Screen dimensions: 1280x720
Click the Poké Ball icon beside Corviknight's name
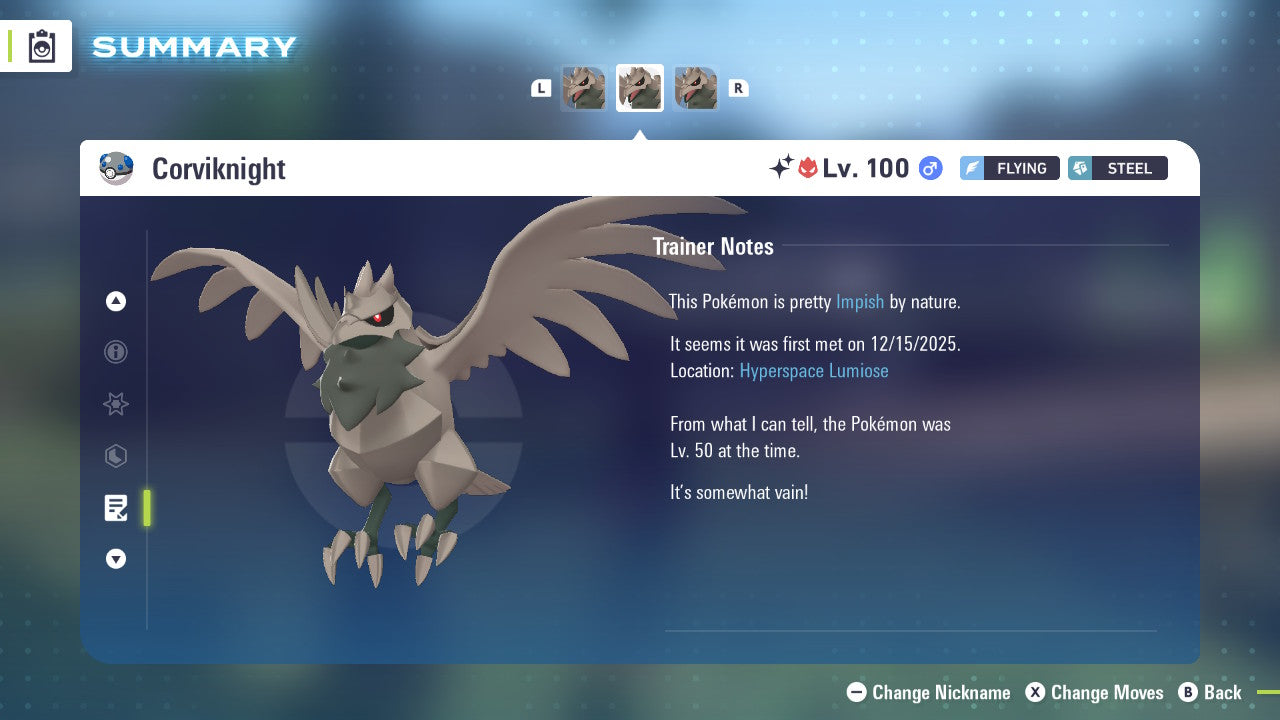tap(117, 168)
